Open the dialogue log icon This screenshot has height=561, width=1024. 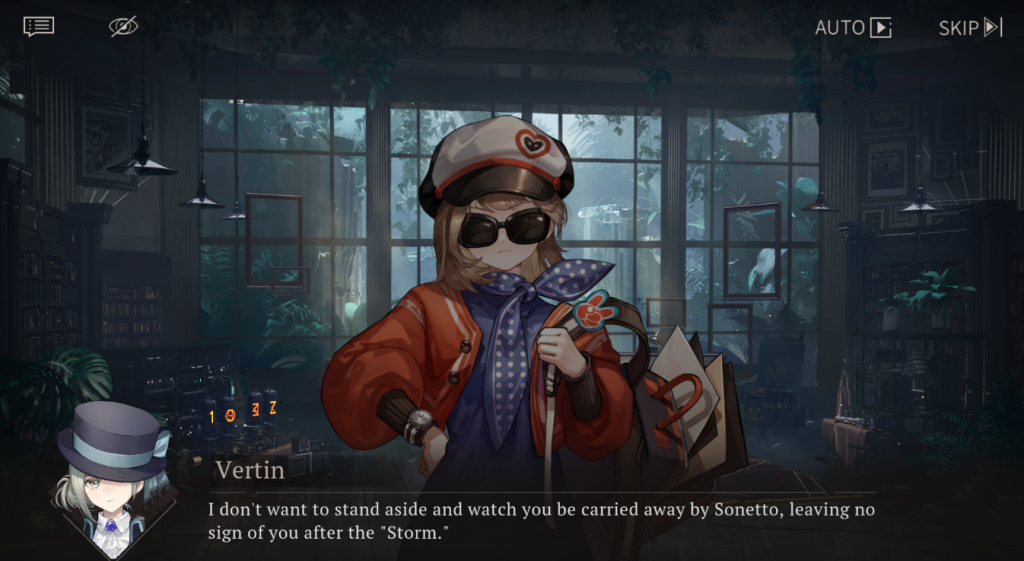coord(39,26)
